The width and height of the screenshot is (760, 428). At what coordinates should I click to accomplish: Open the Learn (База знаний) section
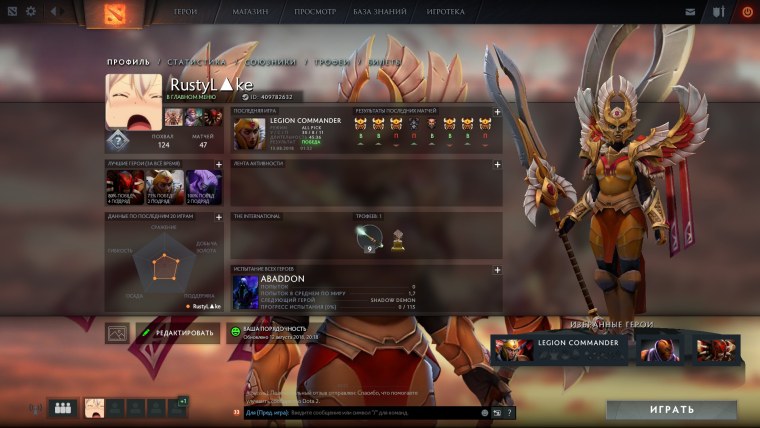coord(383,12)
